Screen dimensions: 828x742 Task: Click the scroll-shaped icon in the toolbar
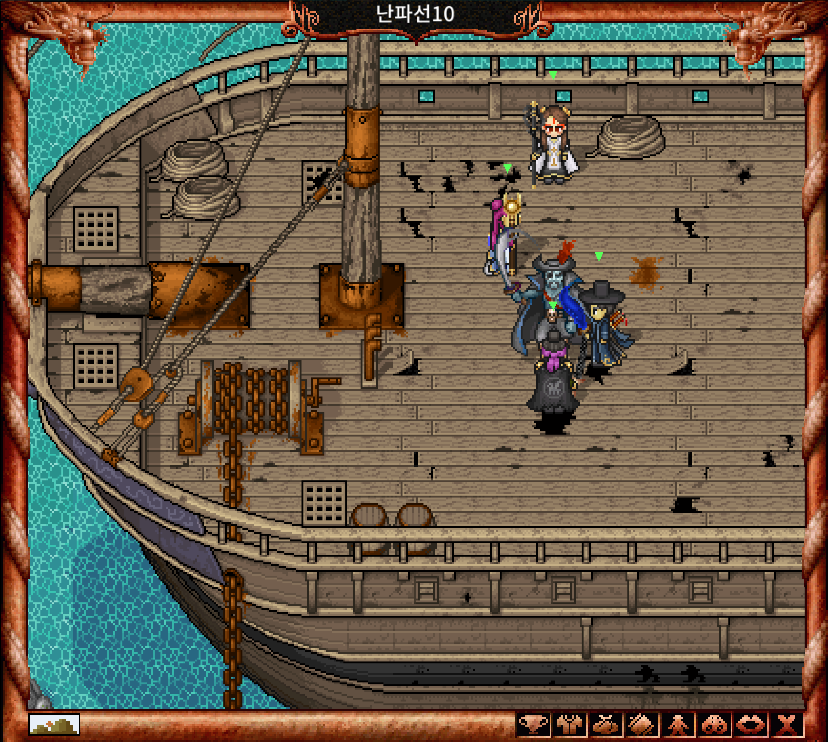pos(640,724)
